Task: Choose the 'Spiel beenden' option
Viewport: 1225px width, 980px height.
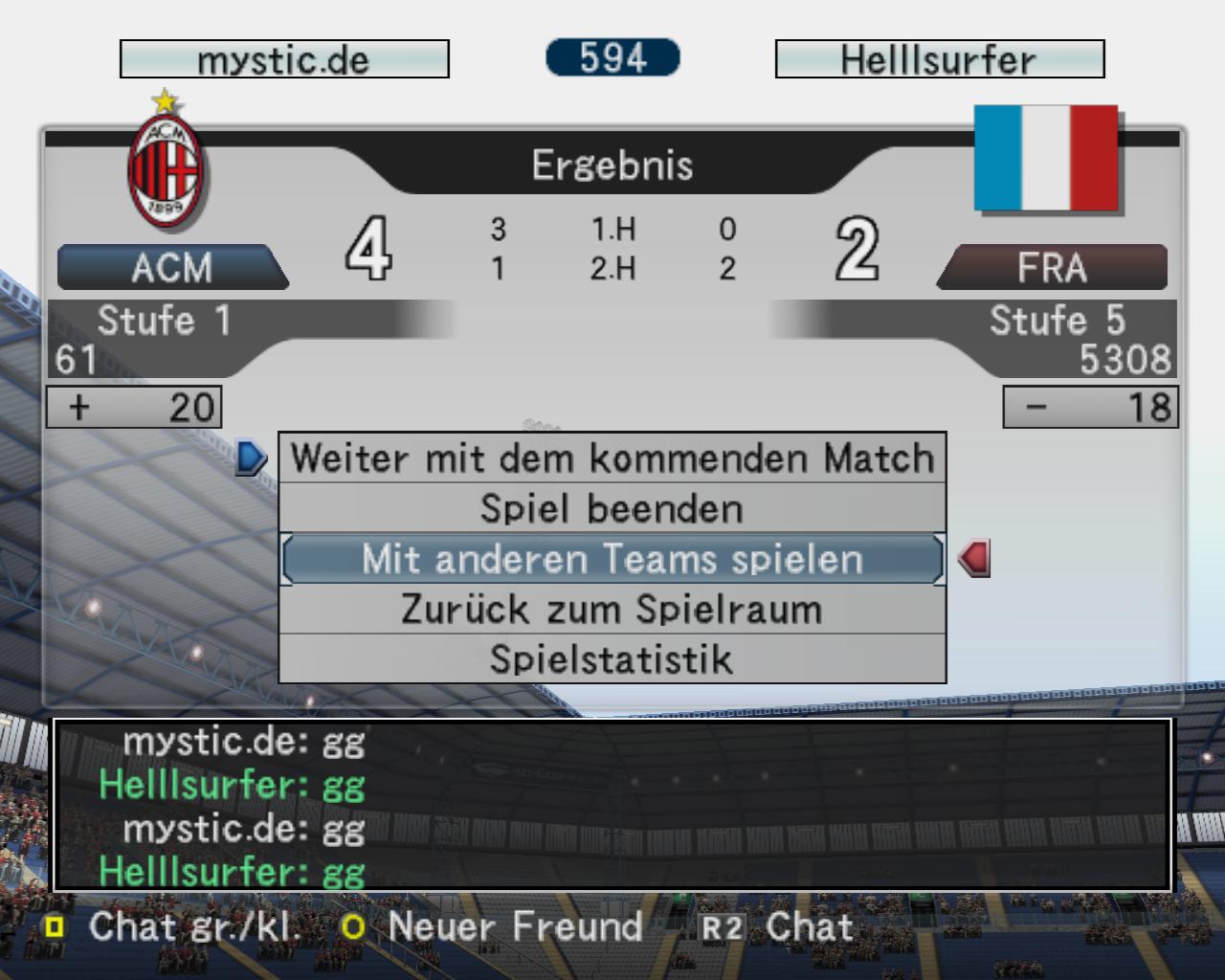Action: (612, 508)
